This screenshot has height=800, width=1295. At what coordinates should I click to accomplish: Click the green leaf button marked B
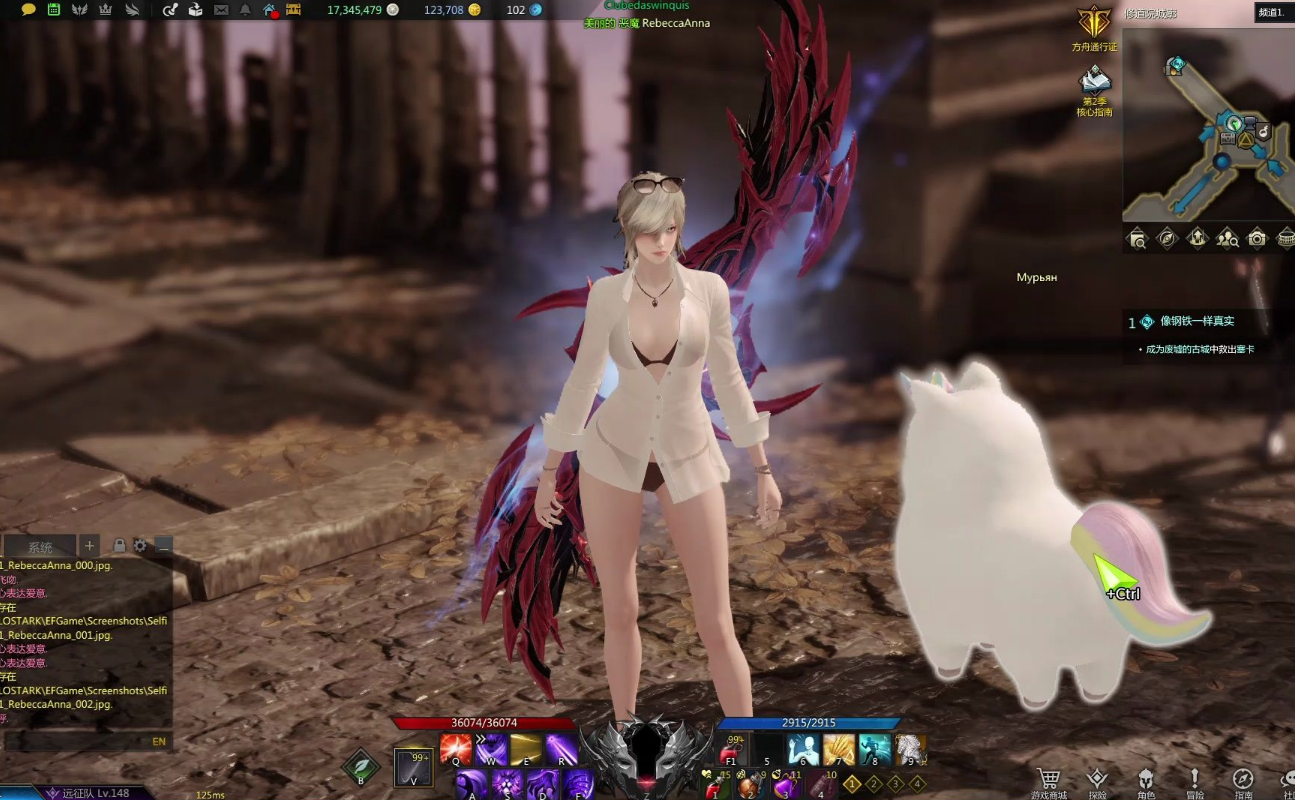point(360,767)
